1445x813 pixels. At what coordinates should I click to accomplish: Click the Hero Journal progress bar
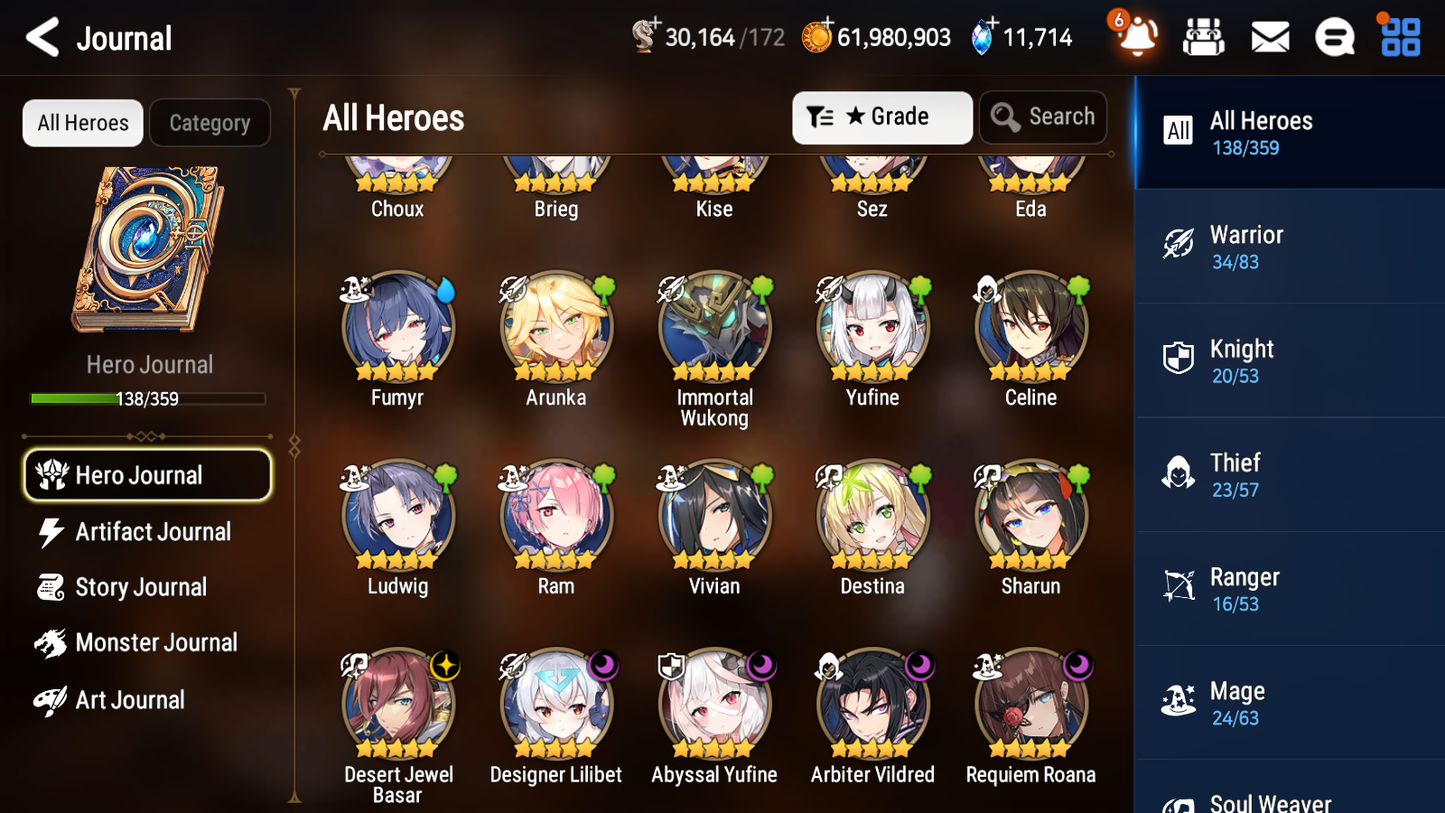149,397
